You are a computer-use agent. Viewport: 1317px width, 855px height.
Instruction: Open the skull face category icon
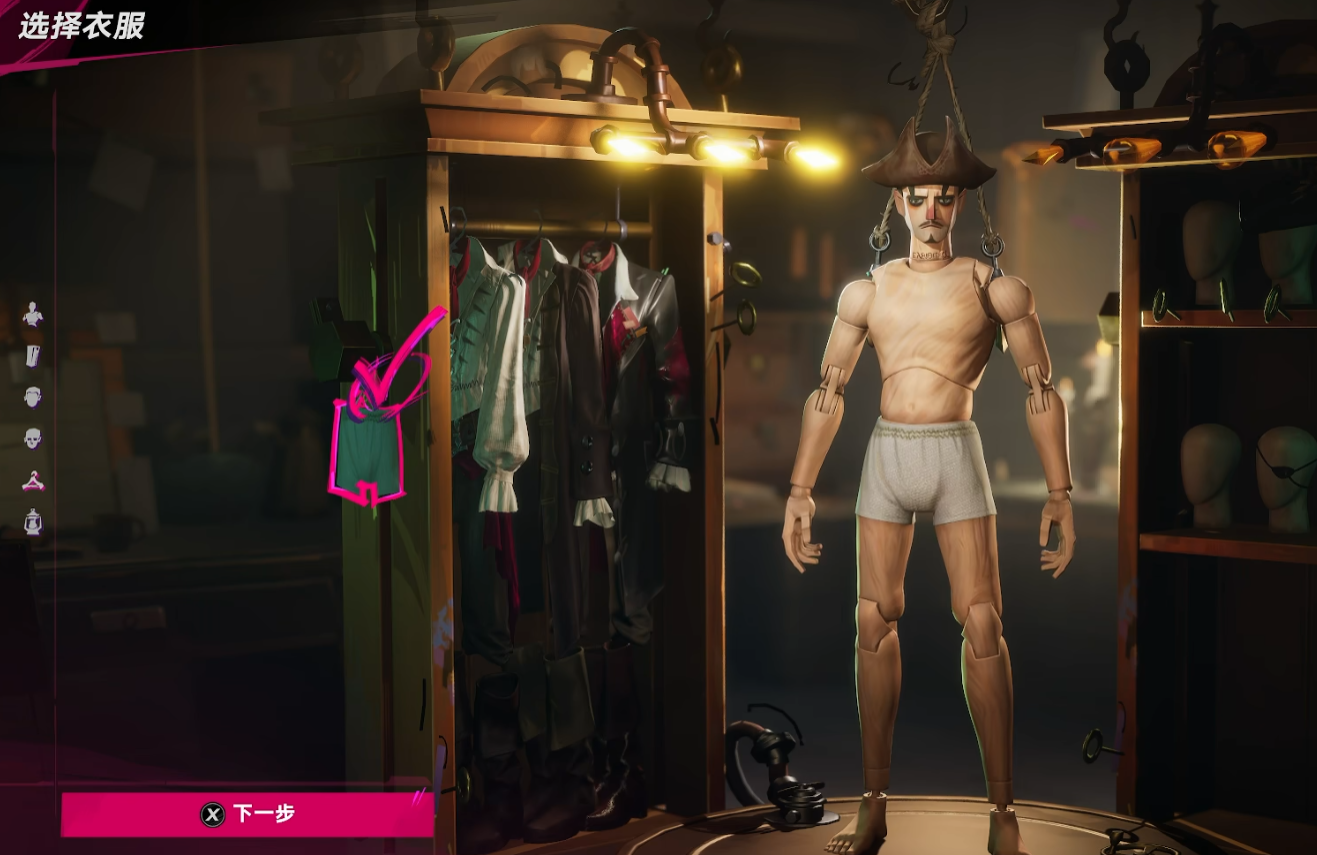tap(33, 438)
